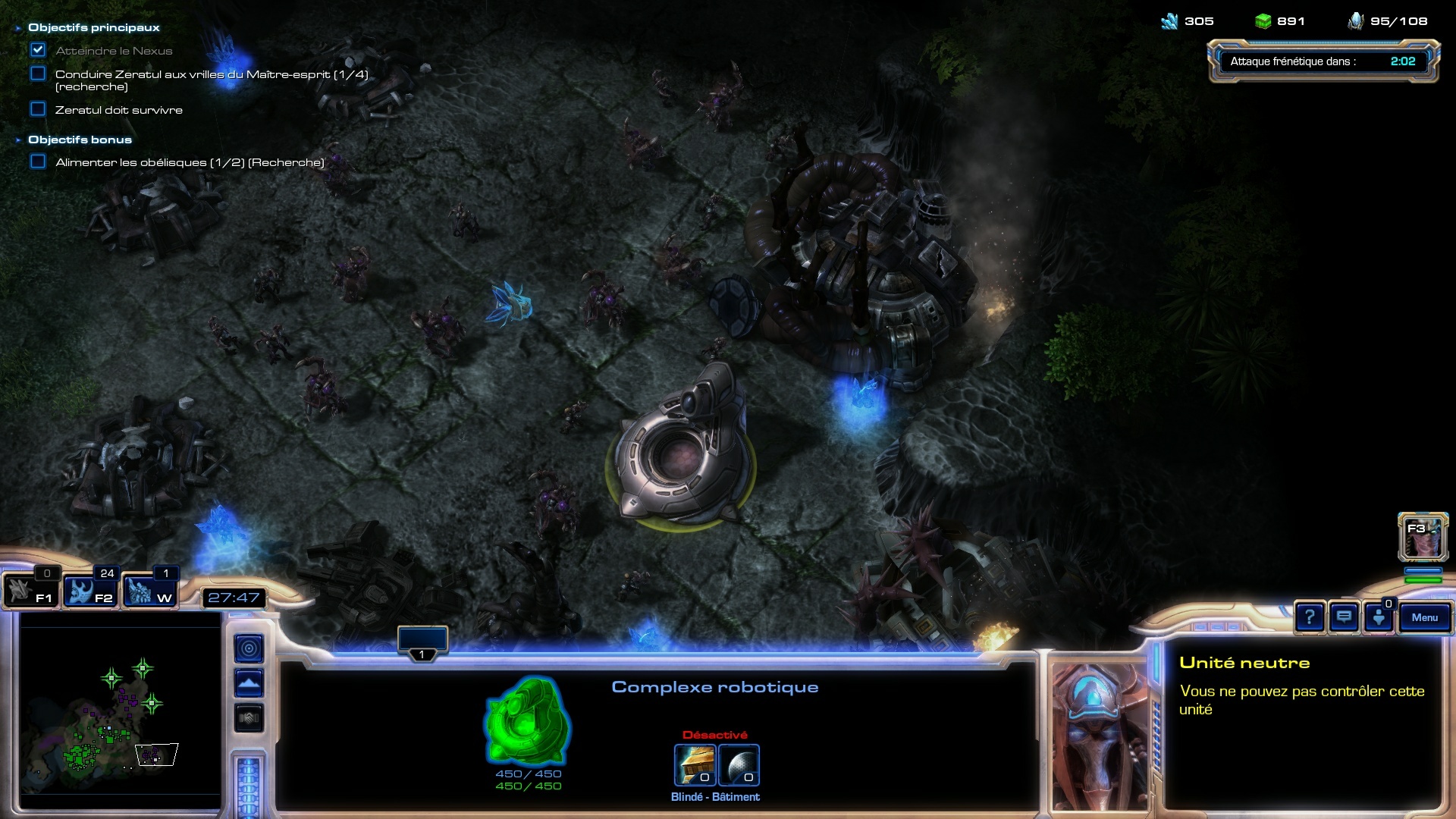Select Zeratul's F3 hero portrait
Image resolution: width=1456 pixels, height=819 pixels.
1423,537
